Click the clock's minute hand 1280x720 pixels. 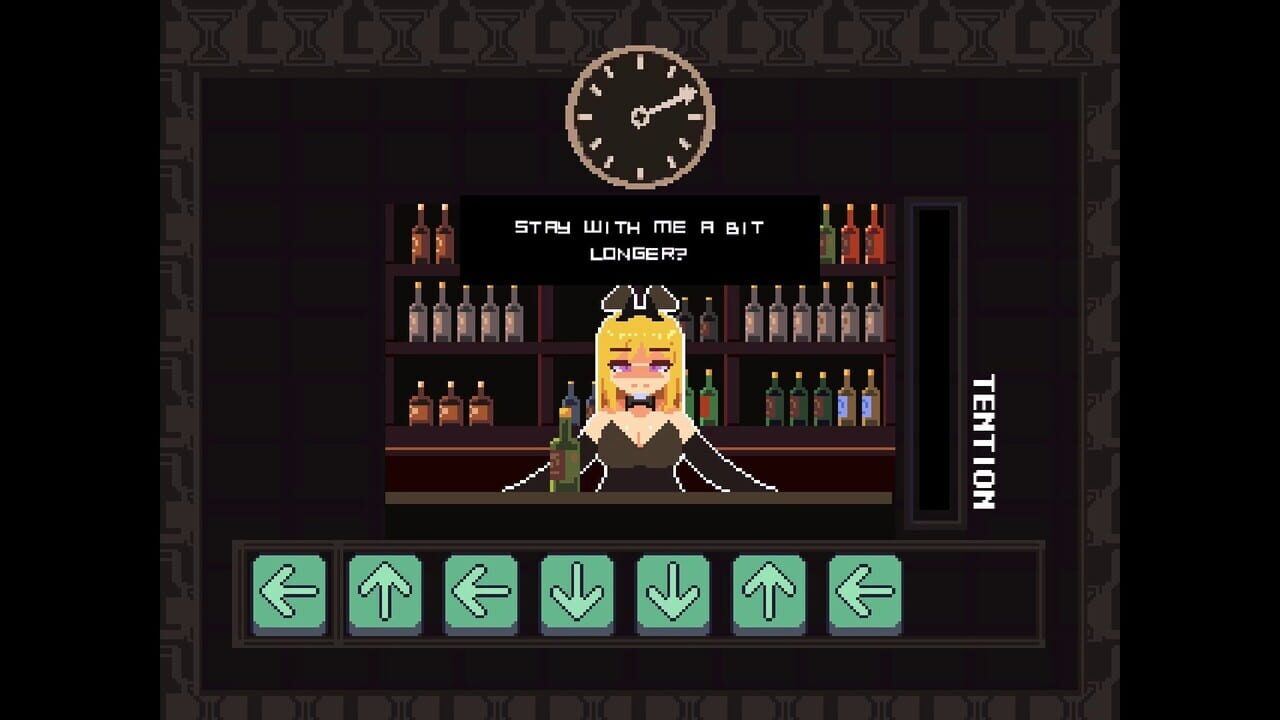pos(665,102)
